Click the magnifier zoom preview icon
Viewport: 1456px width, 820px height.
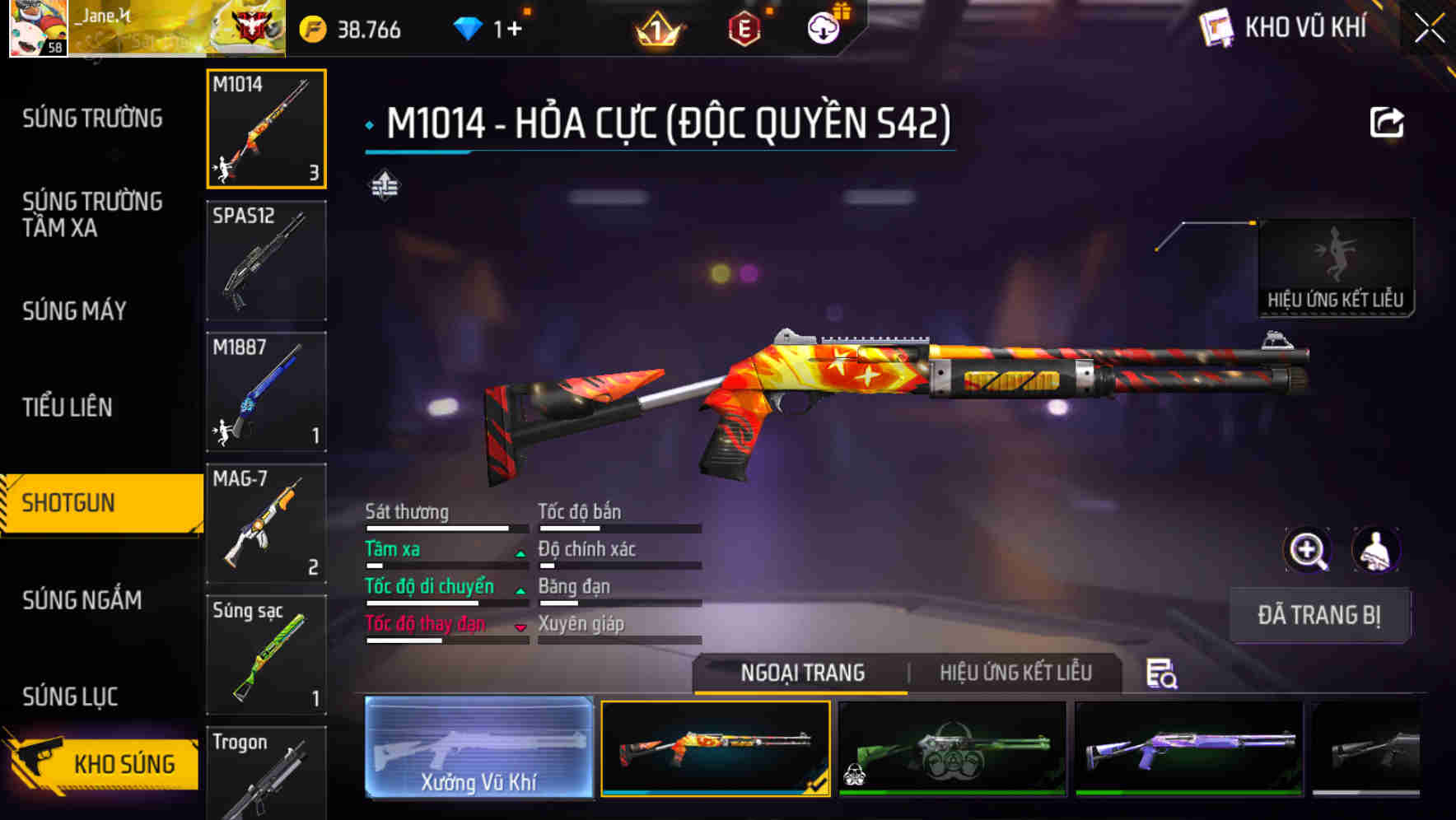click(x=1308, y=550)
